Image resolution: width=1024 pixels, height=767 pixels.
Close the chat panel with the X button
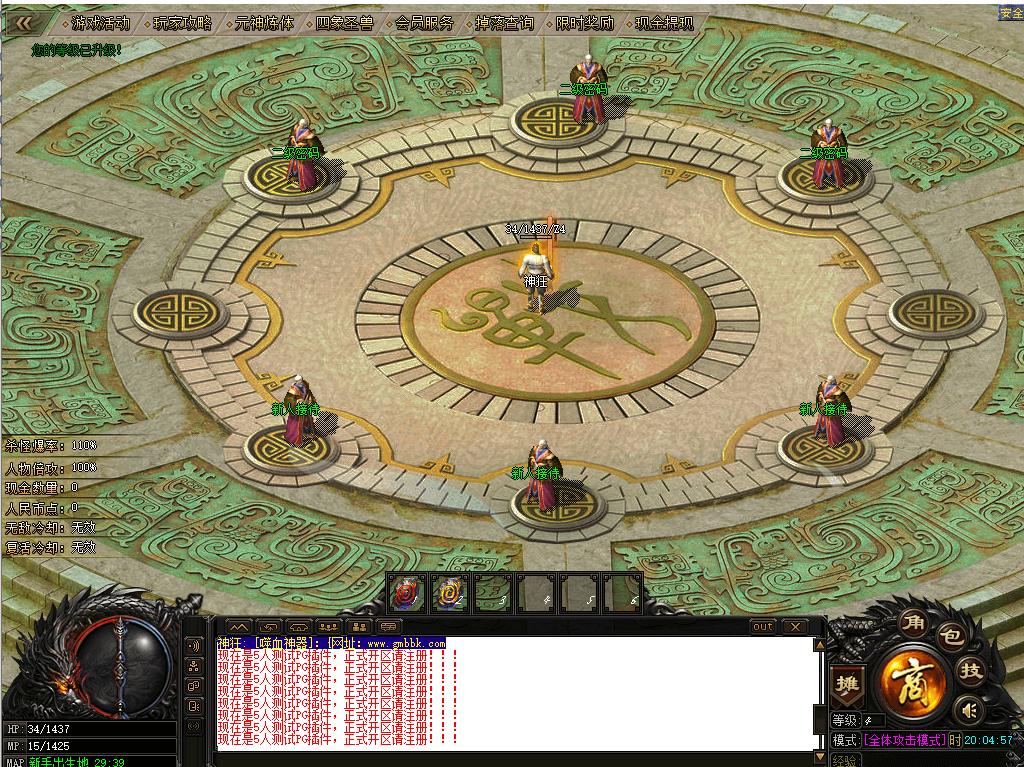click(x=795, y=627)
